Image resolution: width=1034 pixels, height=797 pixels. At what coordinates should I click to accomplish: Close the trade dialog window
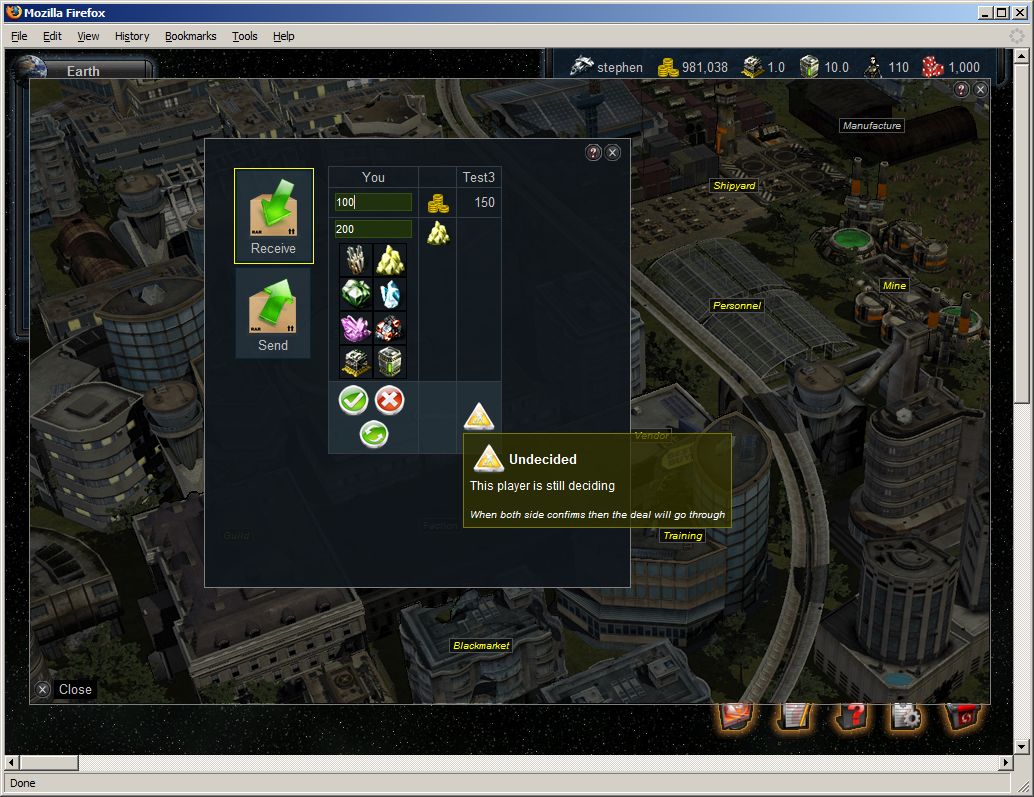click(613, 152)
